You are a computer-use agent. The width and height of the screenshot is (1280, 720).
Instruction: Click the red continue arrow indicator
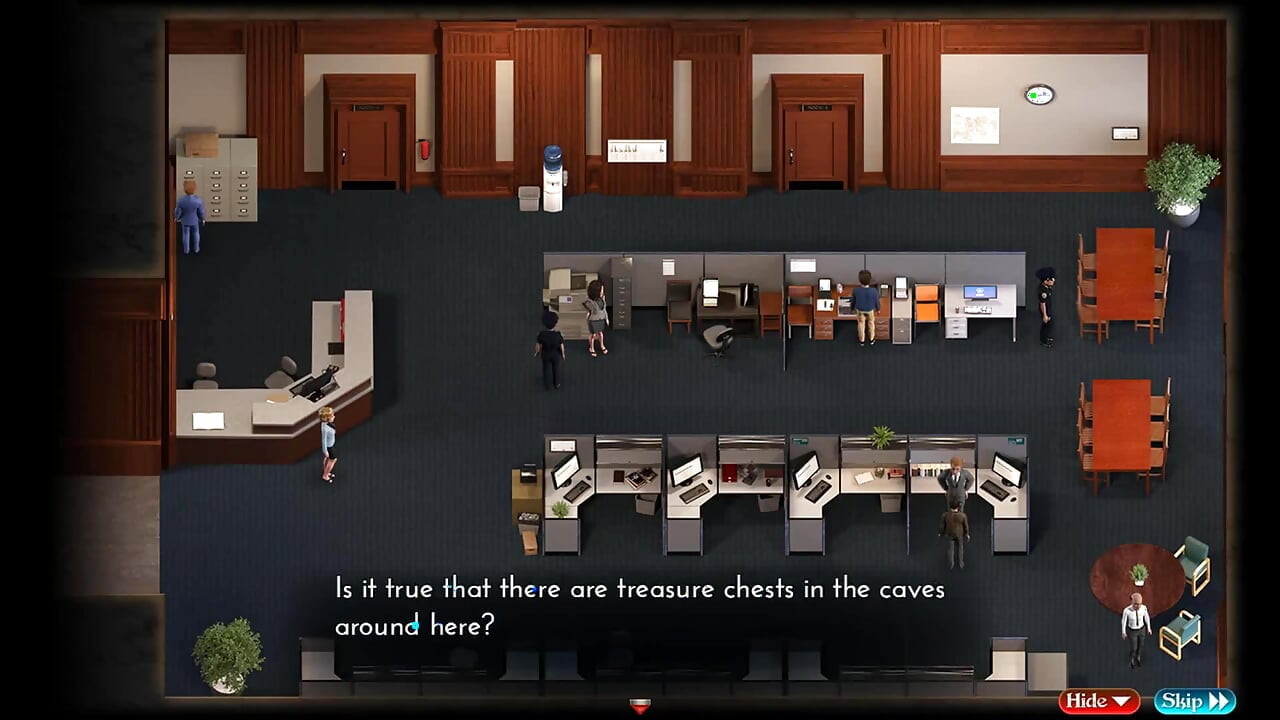pyautogui.click(x=639, y=705)
